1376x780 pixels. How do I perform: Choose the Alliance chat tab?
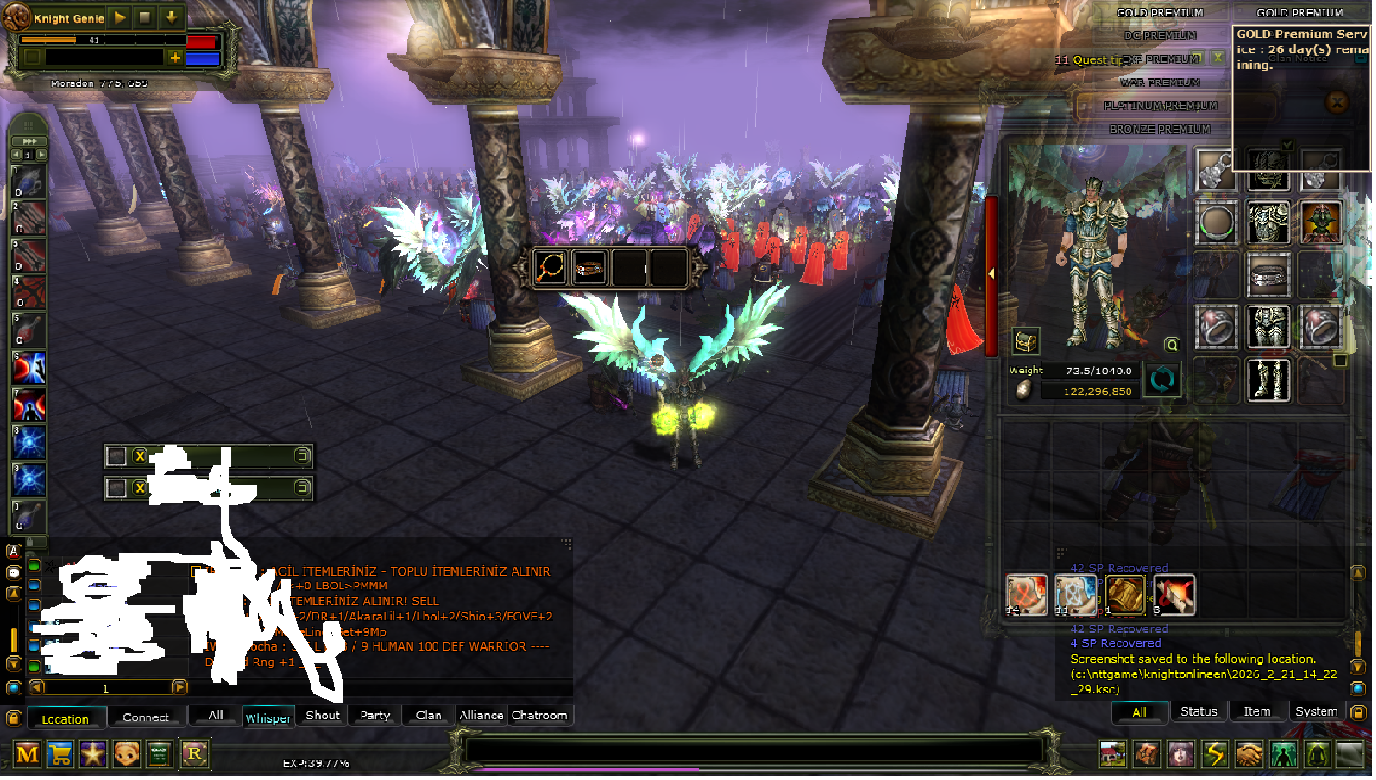tap(481, 715)
